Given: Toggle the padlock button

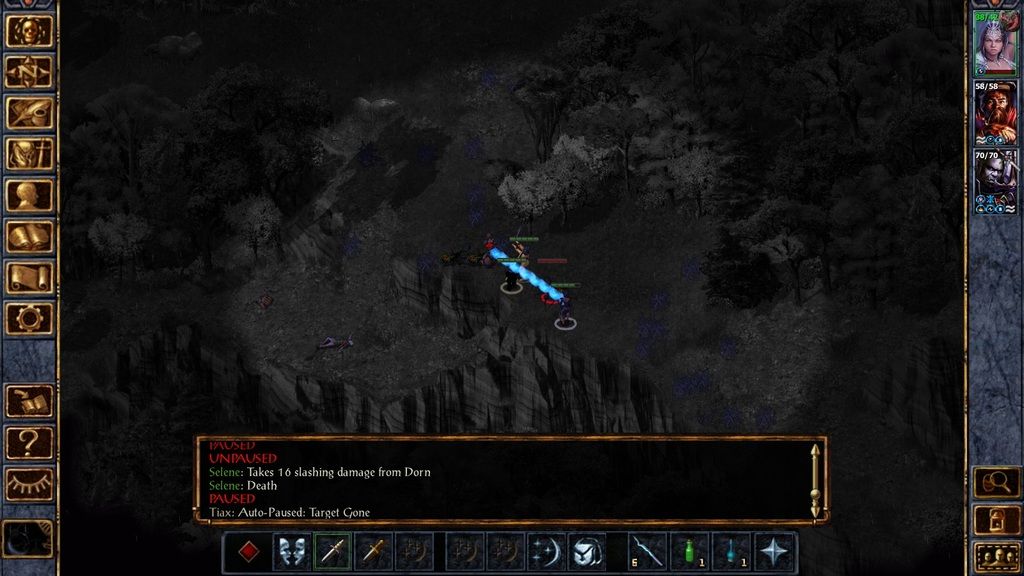Looking at the screenshot, I should coord(996,519).
